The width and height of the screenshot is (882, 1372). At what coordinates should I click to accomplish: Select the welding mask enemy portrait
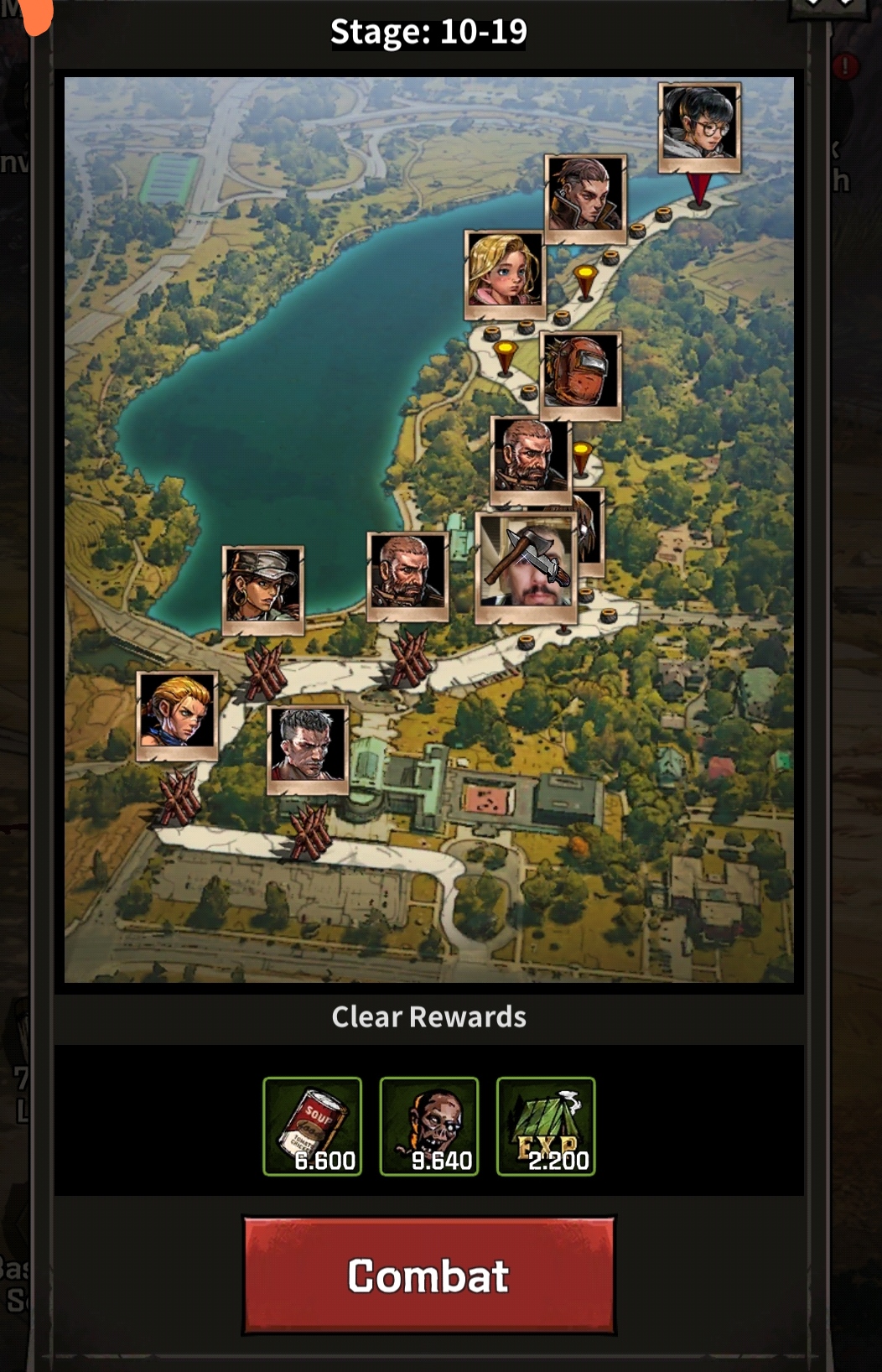pyautogui.click(x=580, y=374)
